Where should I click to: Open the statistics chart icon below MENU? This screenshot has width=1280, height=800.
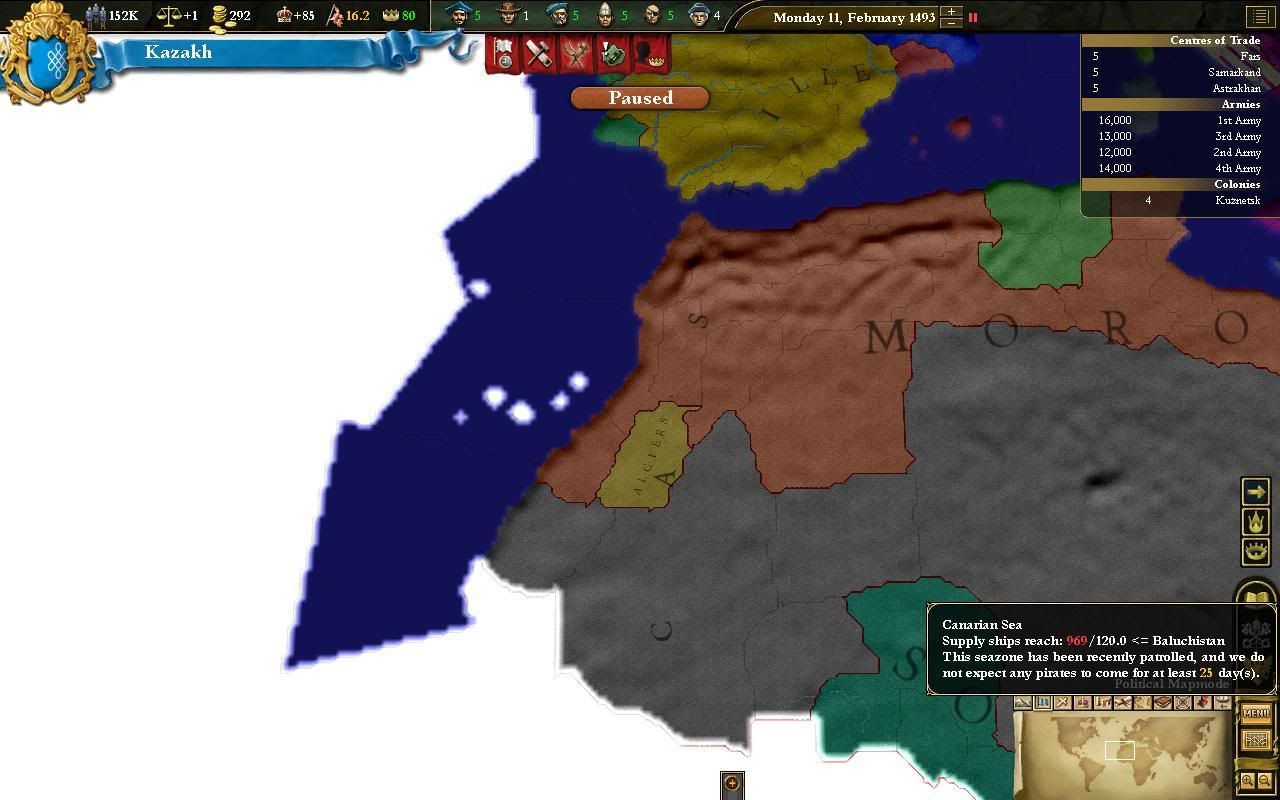point(1256,740)
